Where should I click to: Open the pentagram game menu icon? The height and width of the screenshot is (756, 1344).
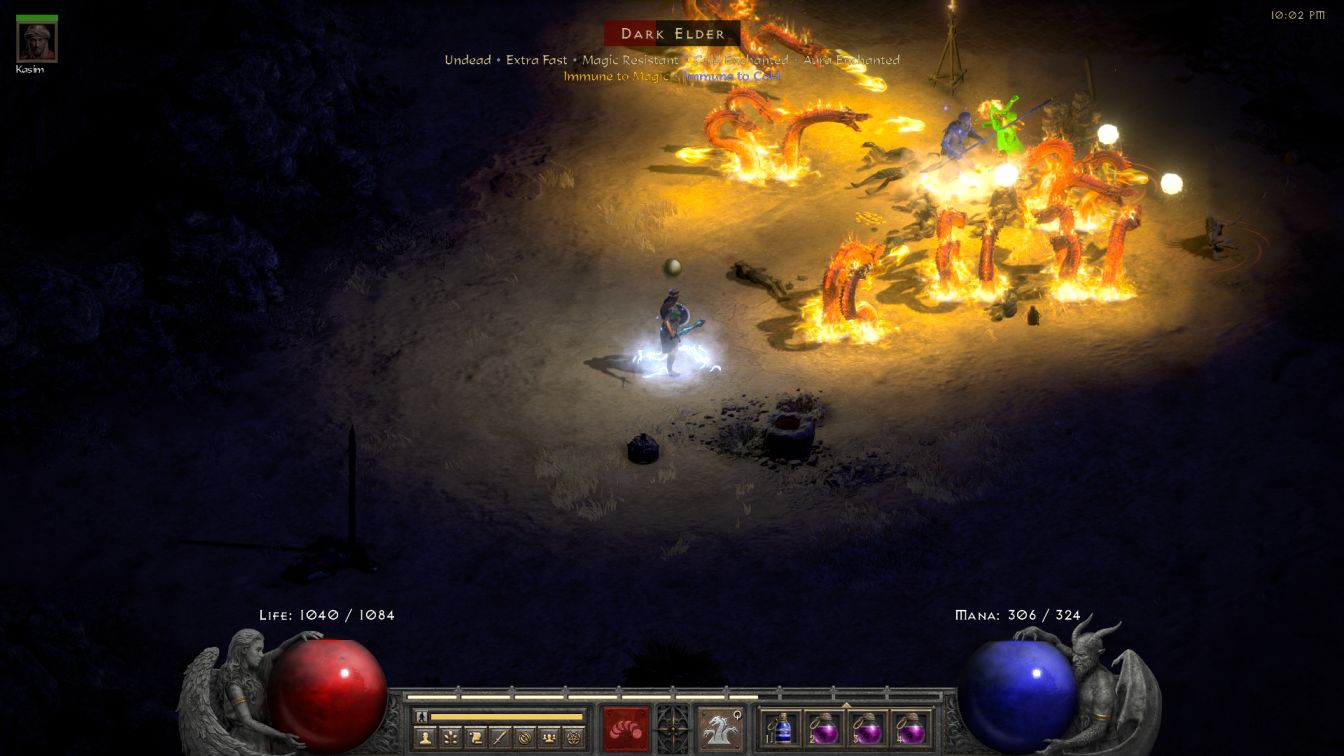tap(572, 738)
